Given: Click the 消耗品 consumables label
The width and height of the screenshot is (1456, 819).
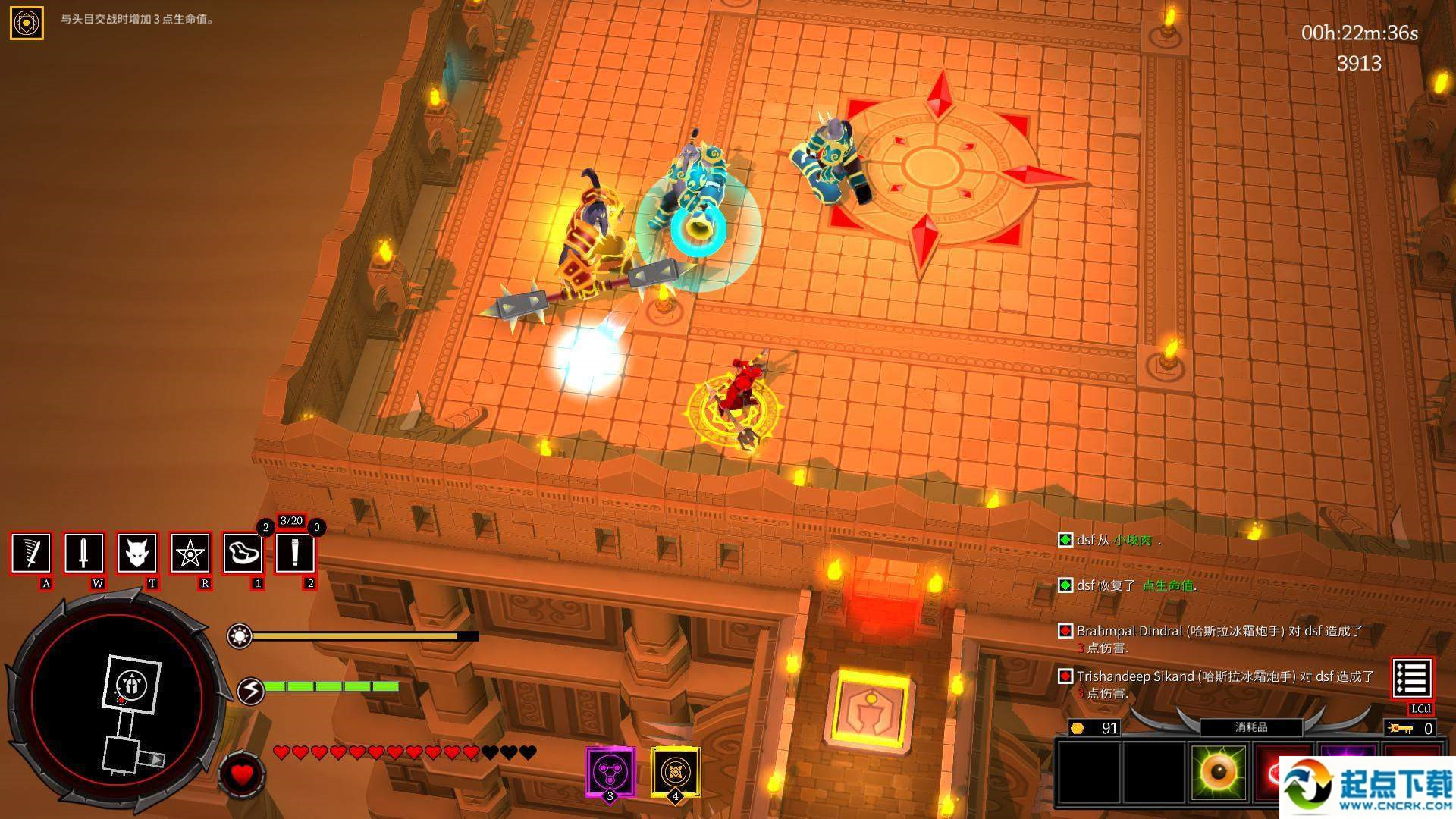Looking at the screenshot, I should [x=1251, y=727].
